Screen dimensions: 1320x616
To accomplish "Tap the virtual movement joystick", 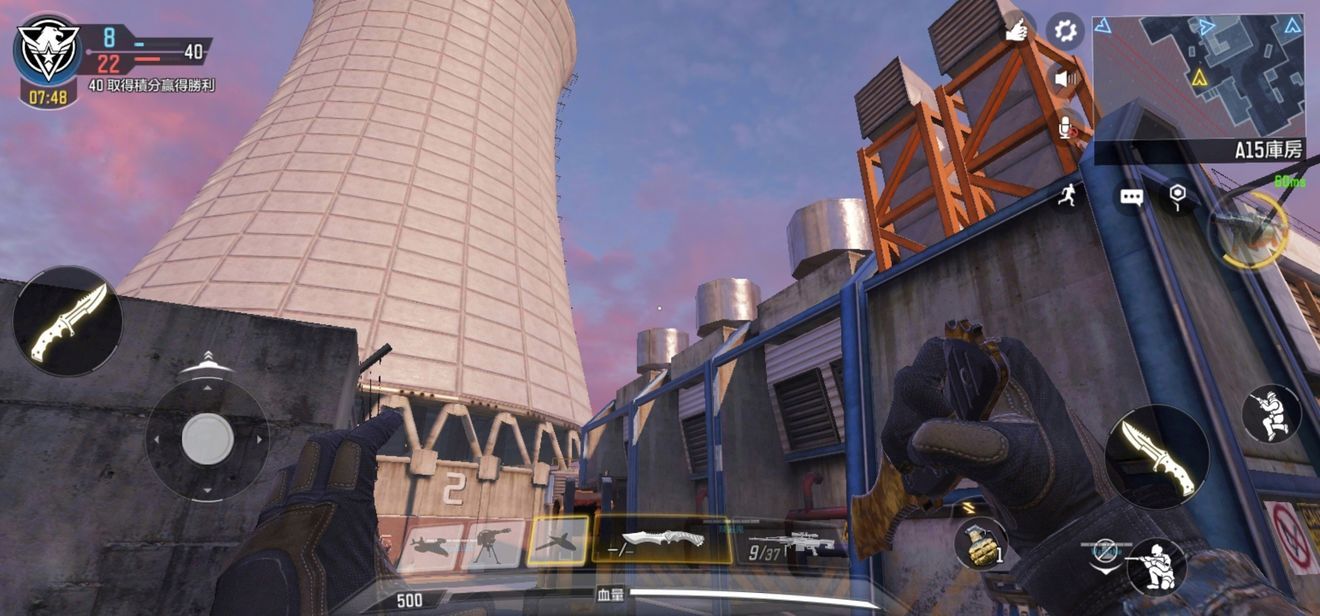I will [208, 438].
